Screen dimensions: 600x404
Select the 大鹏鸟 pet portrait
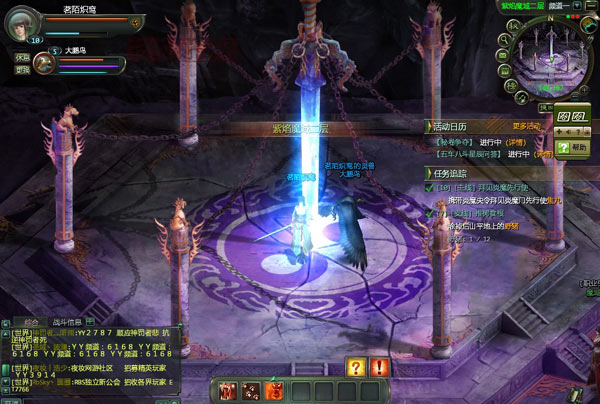tap(43, 62)
